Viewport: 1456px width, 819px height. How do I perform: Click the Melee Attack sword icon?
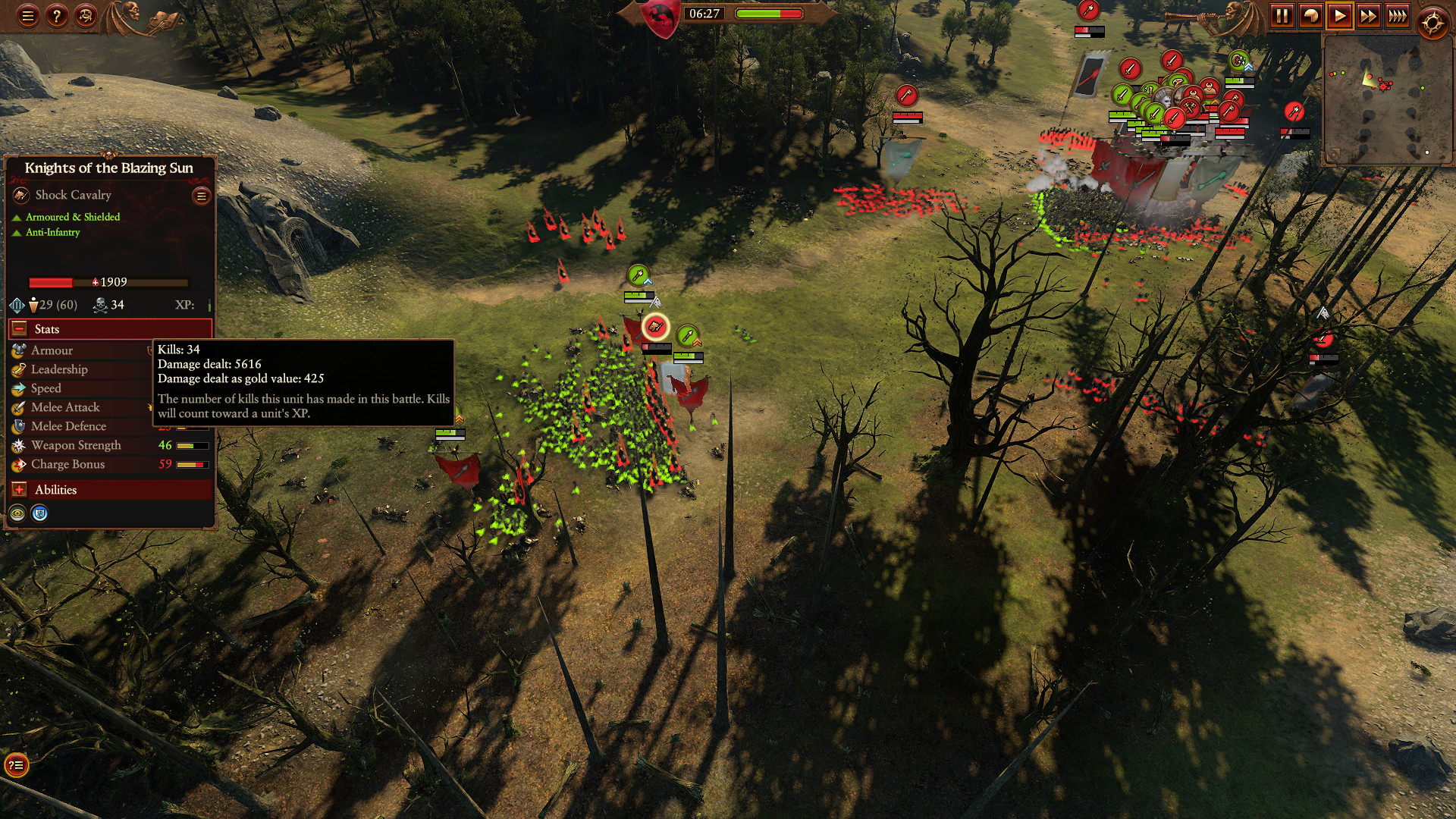point(17,407)
